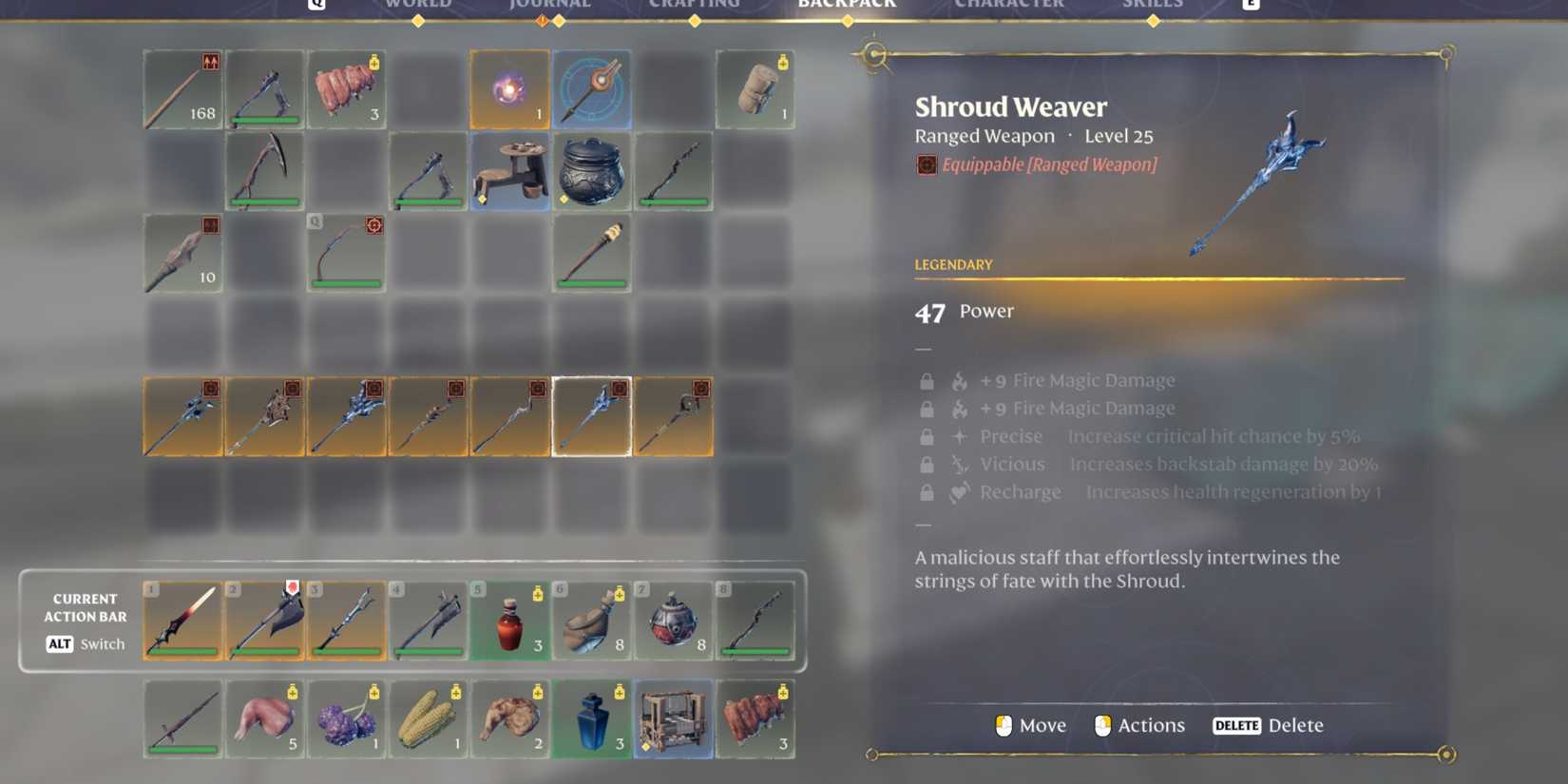
Task: Select the stack of 168 arrows
Action: click(182, 88)
